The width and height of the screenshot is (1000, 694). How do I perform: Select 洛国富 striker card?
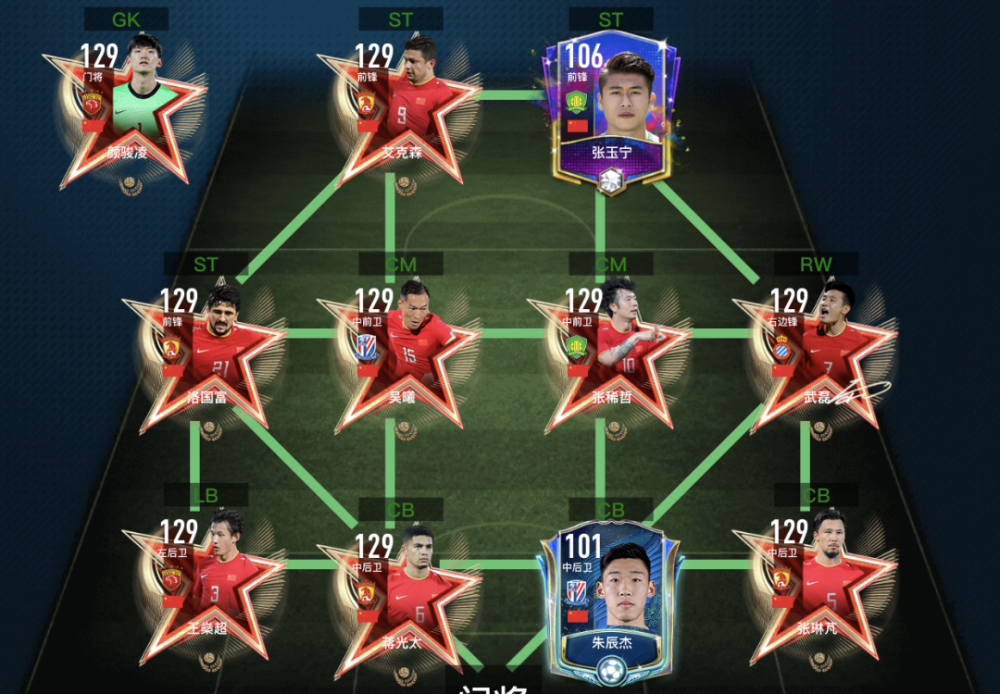pyautogui.click(x=207, y=355)
